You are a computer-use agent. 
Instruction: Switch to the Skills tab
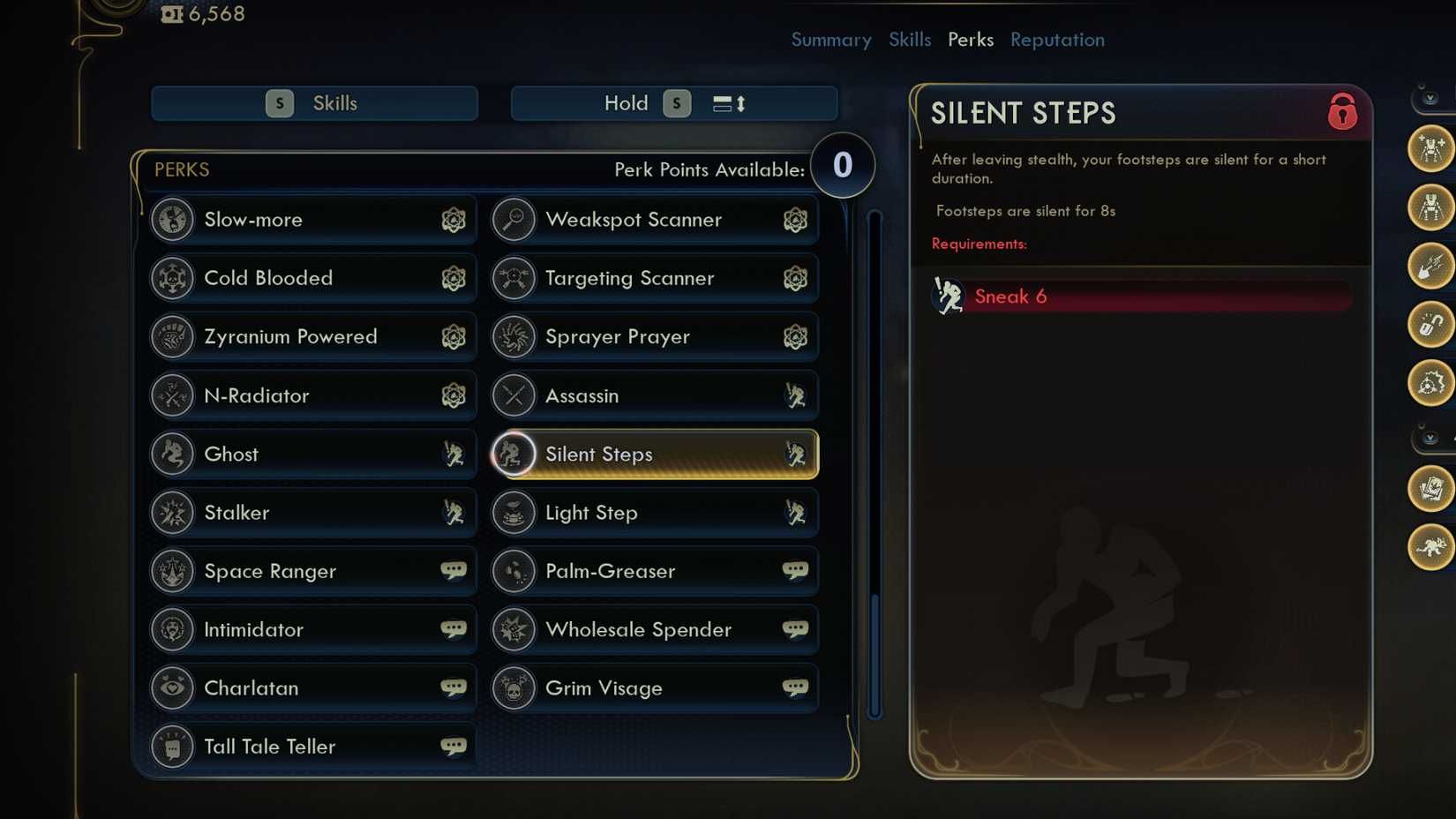point(910,40)
